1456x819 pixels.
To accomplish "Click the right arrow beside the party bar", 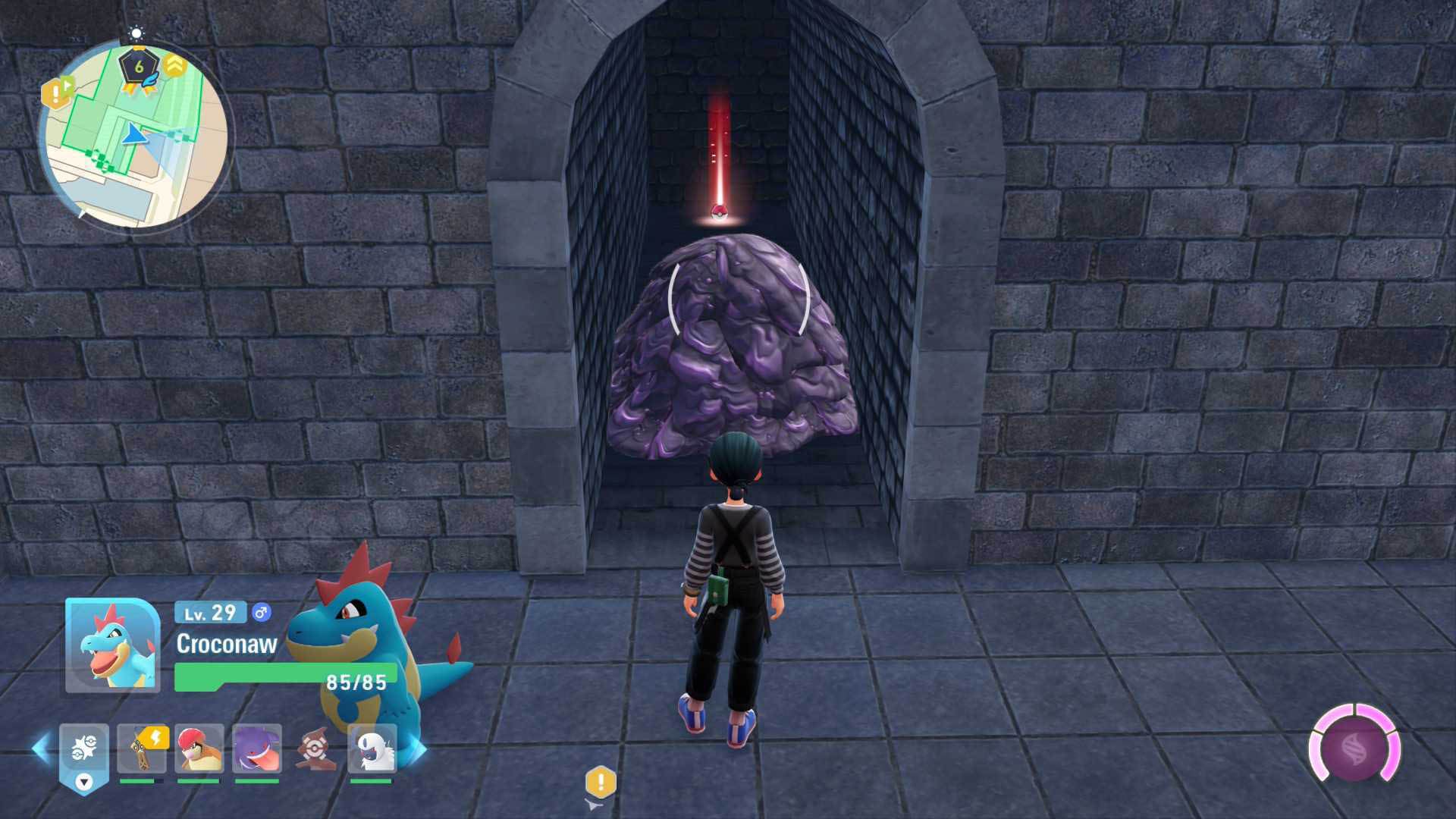I will coord(418,749).
